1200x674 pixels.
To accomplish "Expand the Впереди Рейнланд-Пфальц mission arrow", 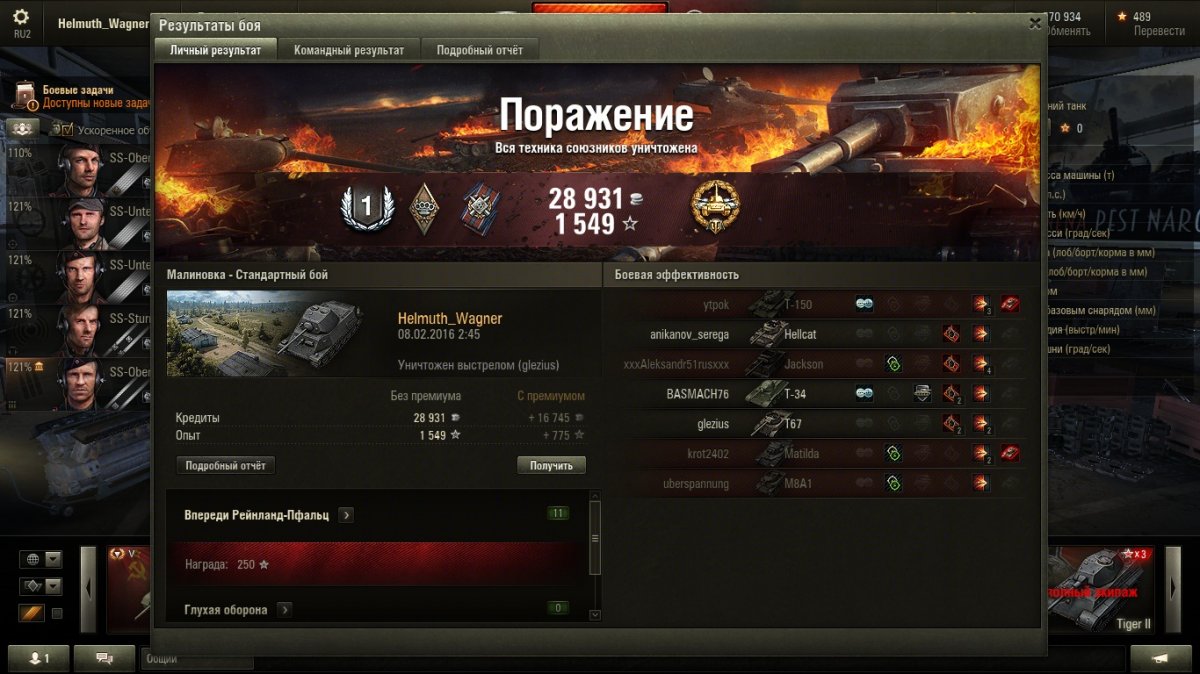I will 346,515.
